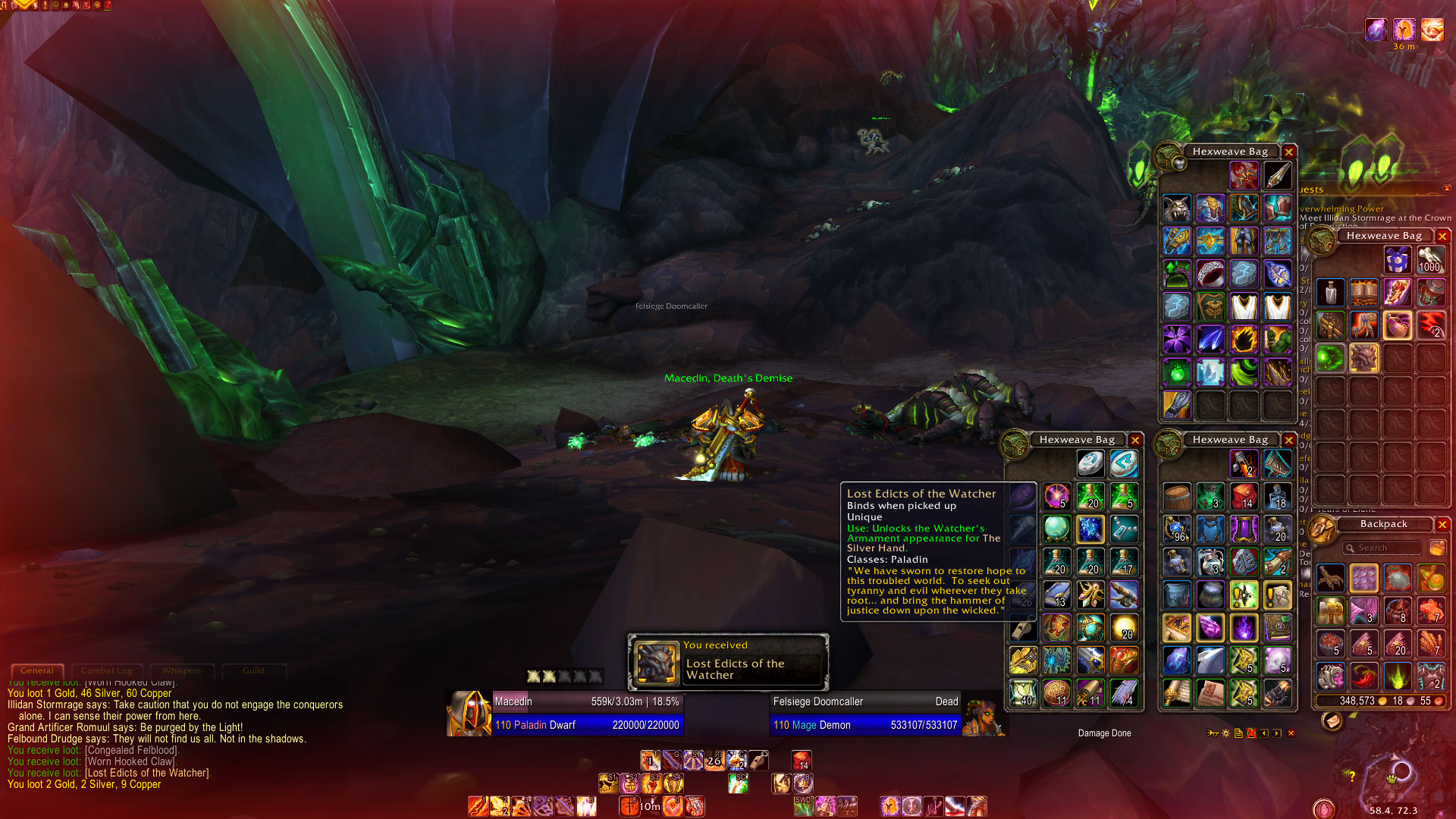
Task: Open the Whispers chat tab
Action: 181,670
